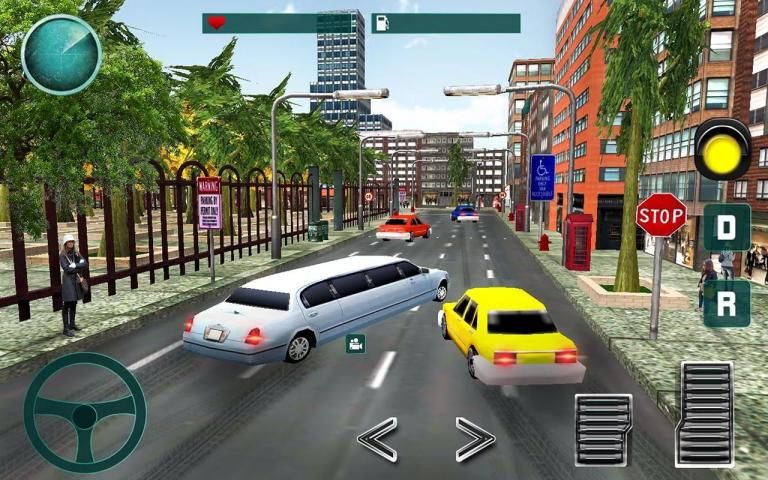This screenshot has height=480, width=768.
Task: Step on the gas pedal
Action: pos(704,413)
